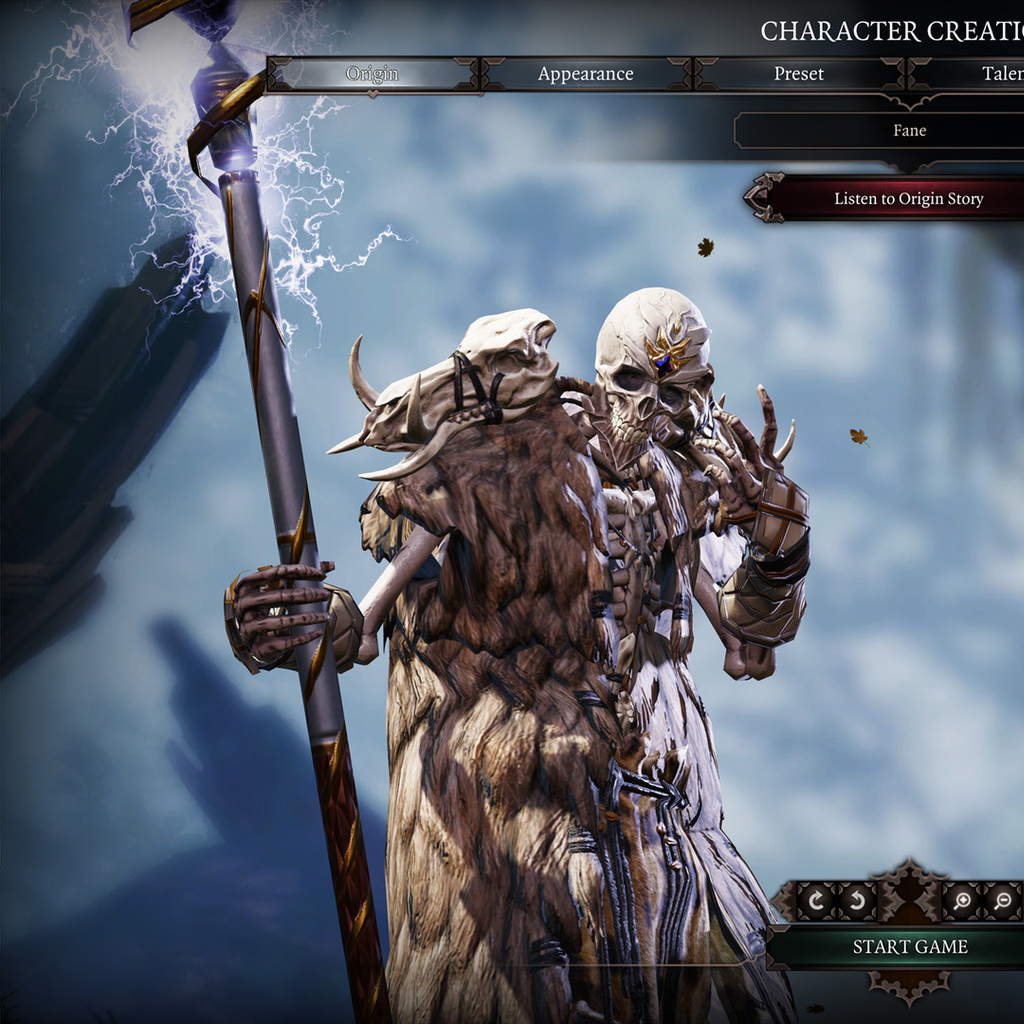Listen to Origin Story
Image resolution: width=1024 pixels, height=1024 pixels.
point(908,198)
